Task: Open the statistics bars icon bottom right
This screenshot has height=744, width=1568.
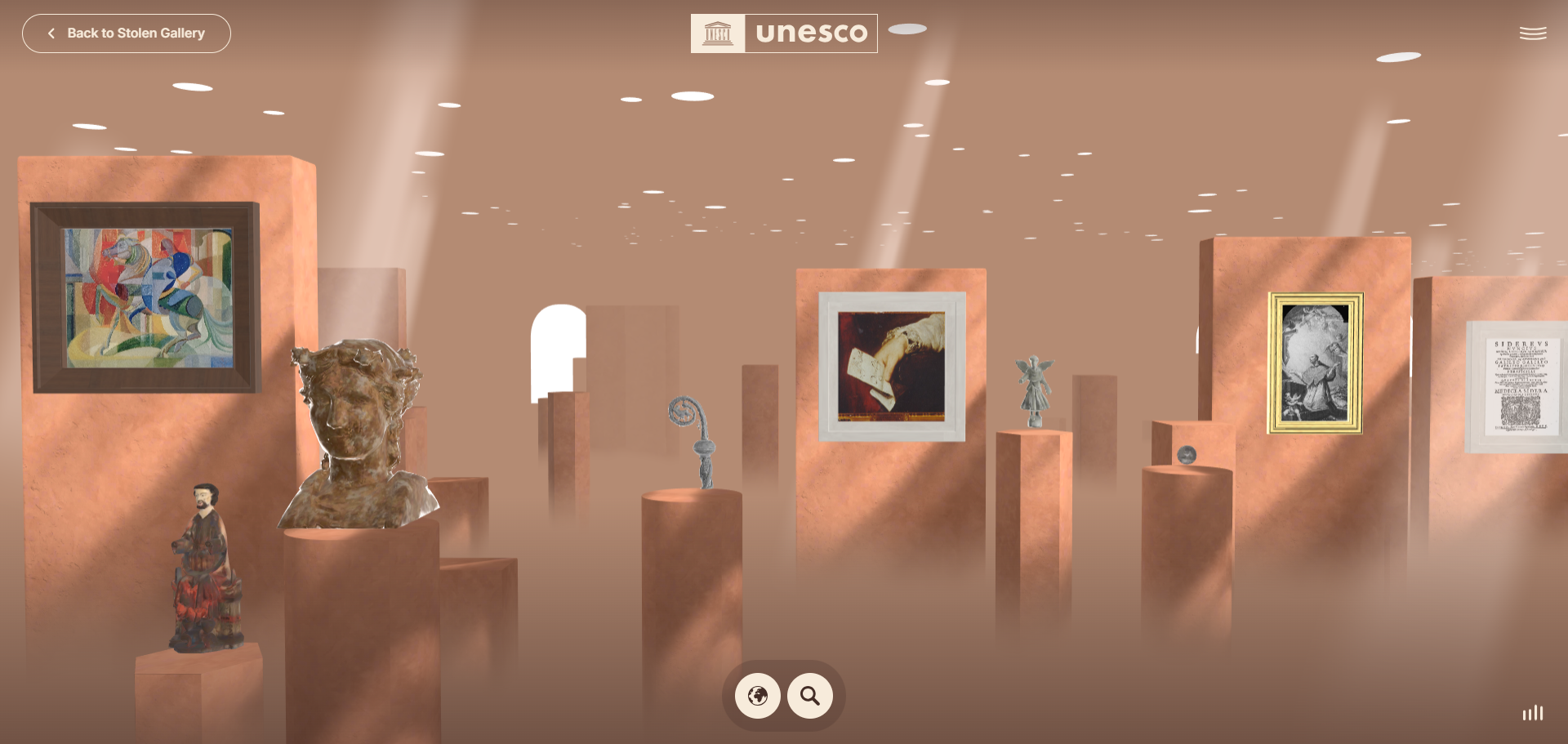Action: tap(1534, 713)
